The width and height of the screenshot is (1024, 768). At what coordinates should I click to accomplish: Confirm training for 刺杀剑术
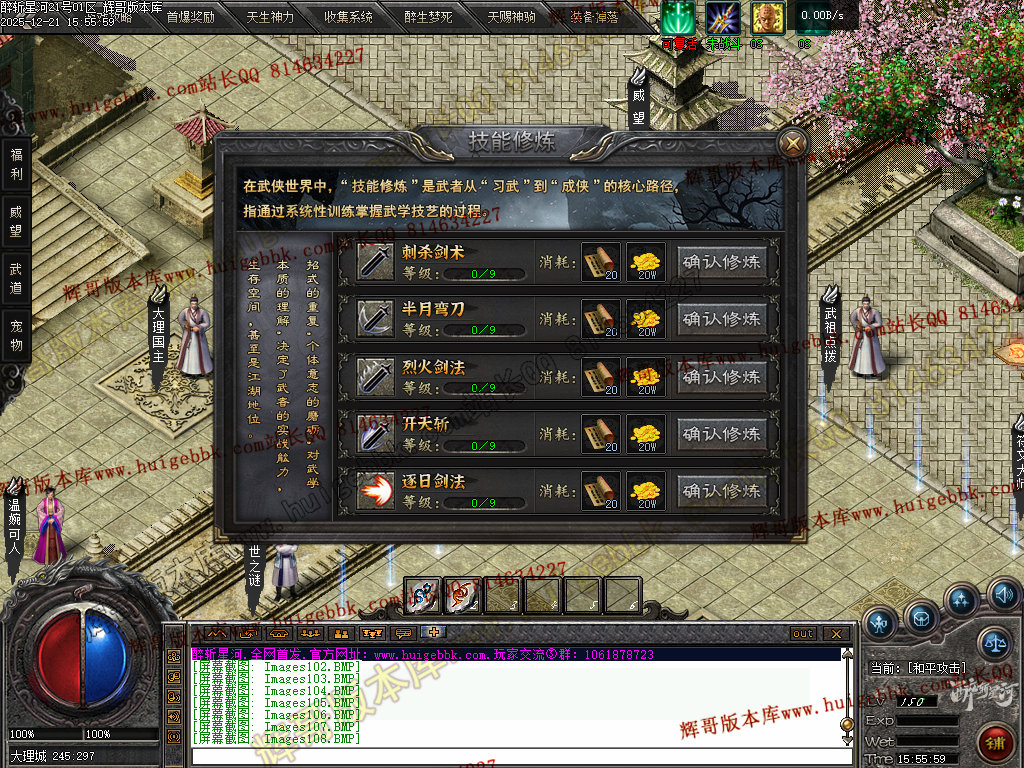722,262
